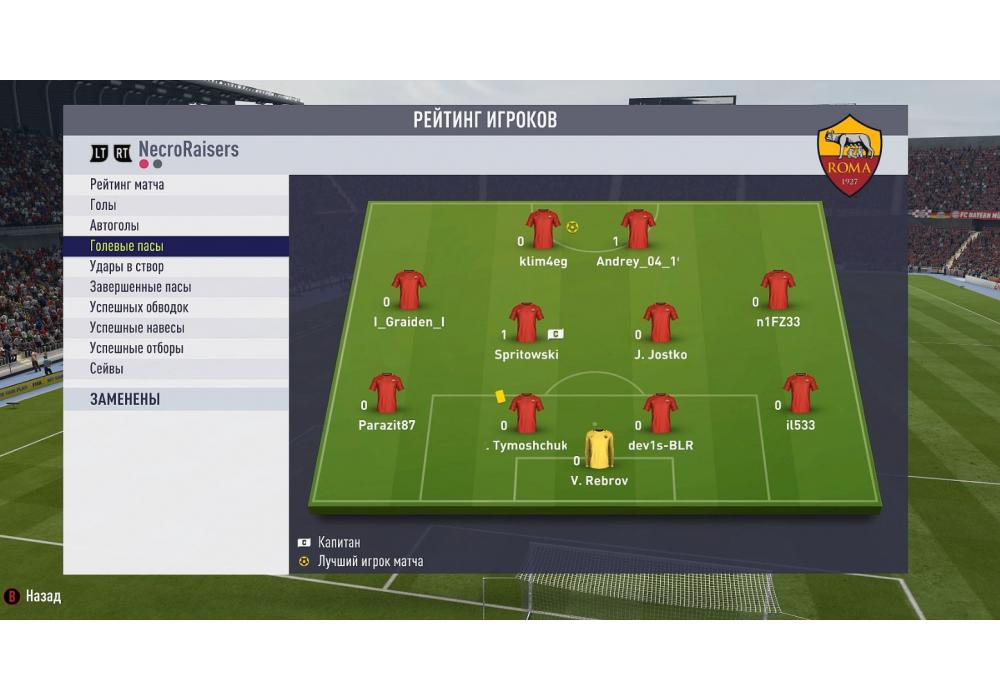Image resolution: width=1000 pixels, height=700 pixels.
Task: Choose defender il533 on the pitch
Action: (x=800, y=394)
